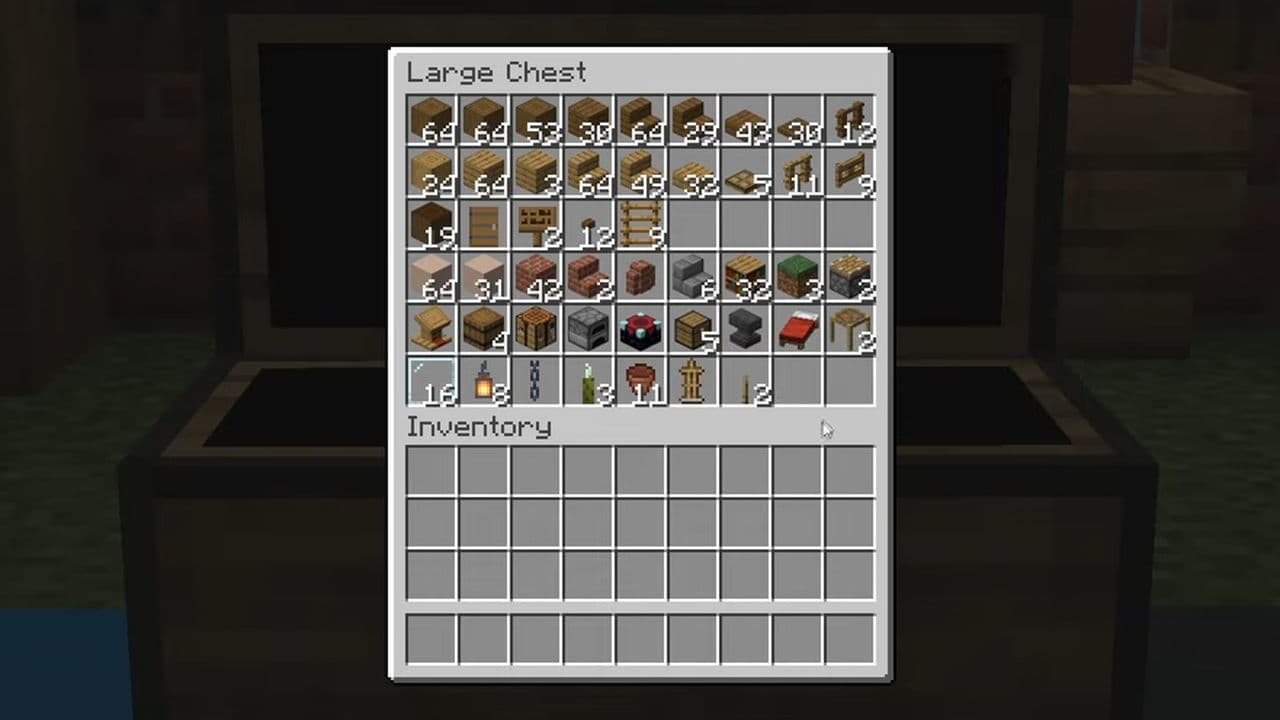
Task: Grab the stack of 12 wooden buttons
Action: coord(588,224)
